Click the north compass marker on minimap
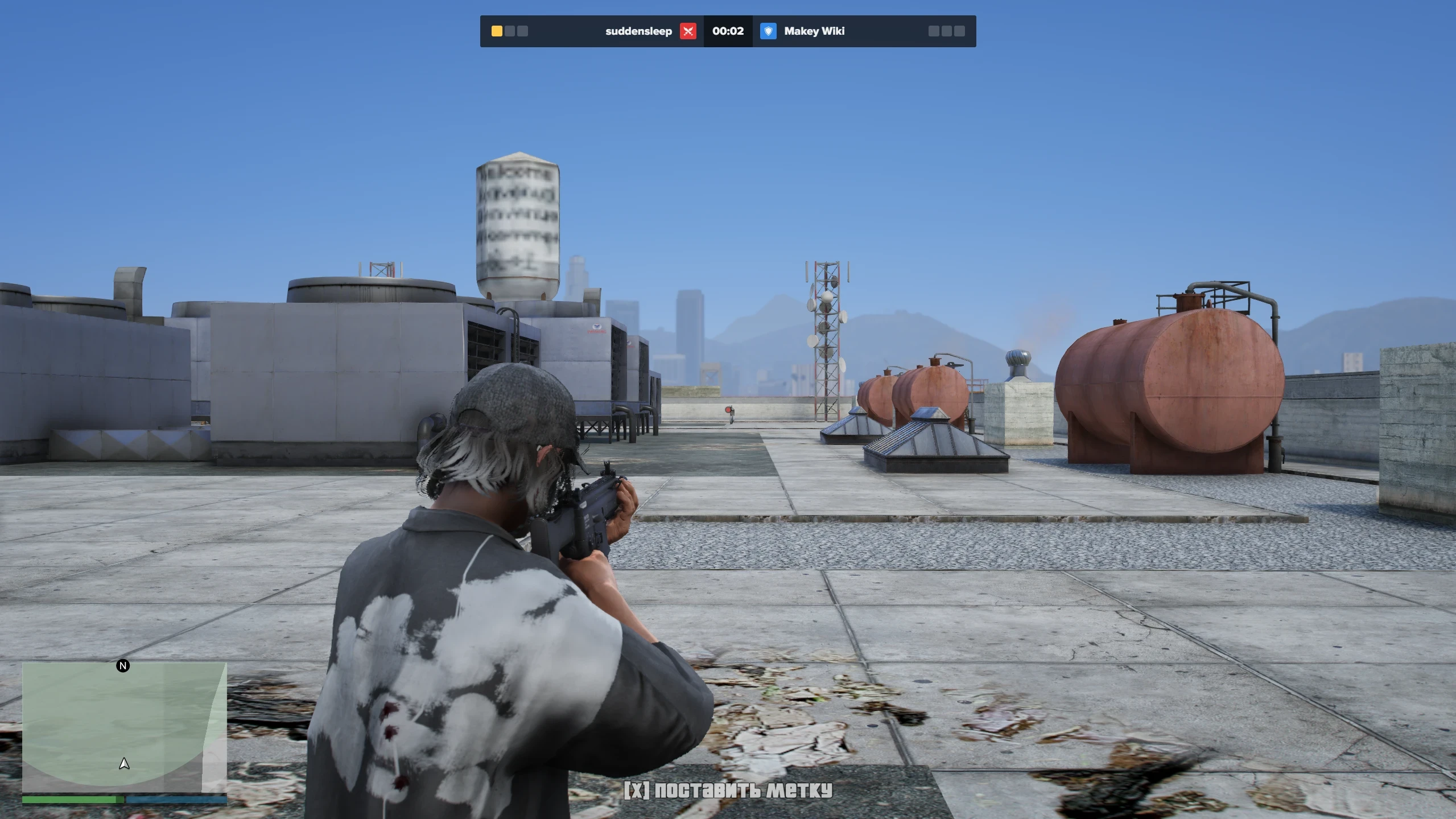The width and height of the screenshot is (1456, 819). [123, 665]
